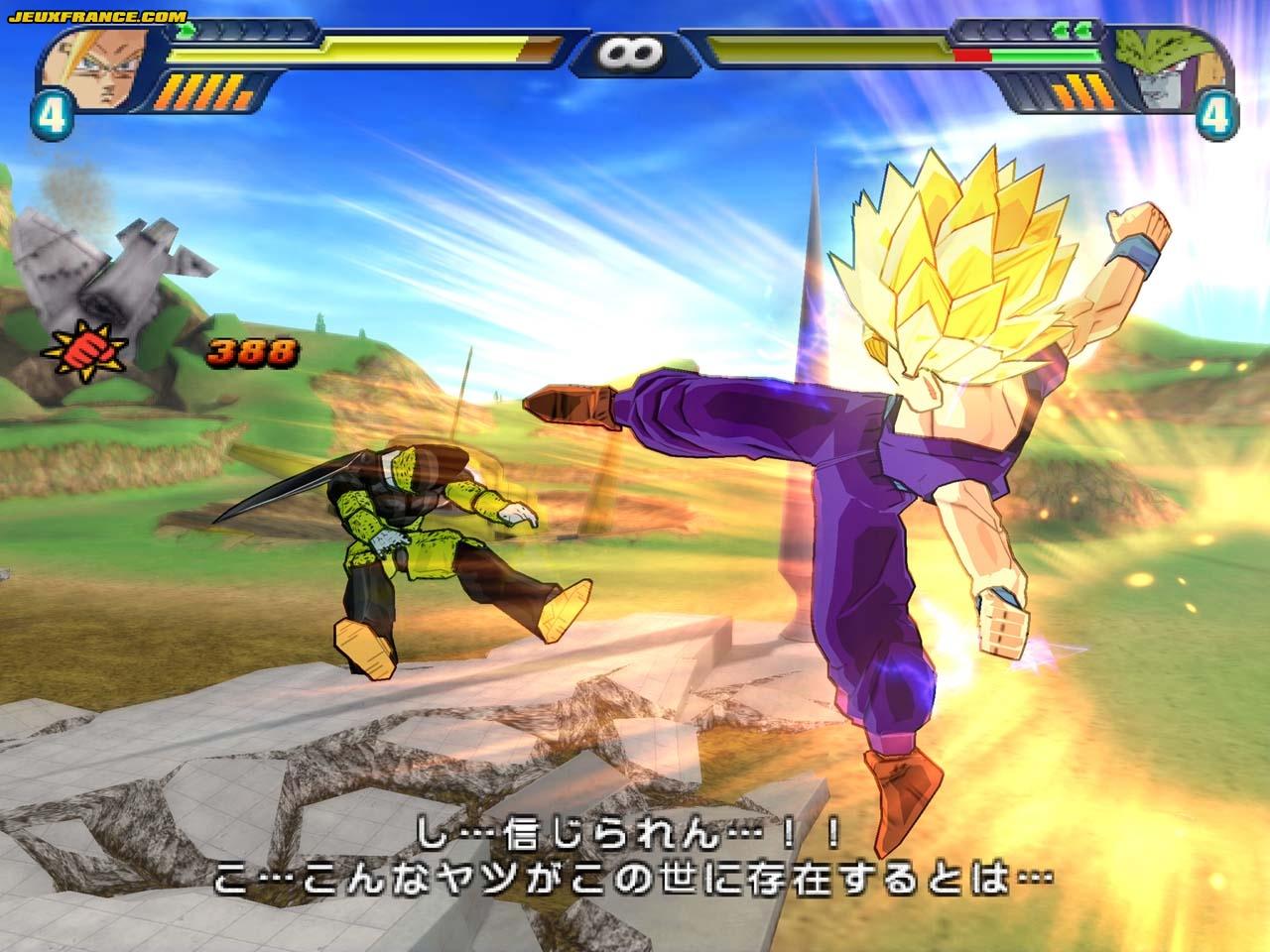Click Cell's character portrait on the right
1270x952 pixels.
(1171, 64)
